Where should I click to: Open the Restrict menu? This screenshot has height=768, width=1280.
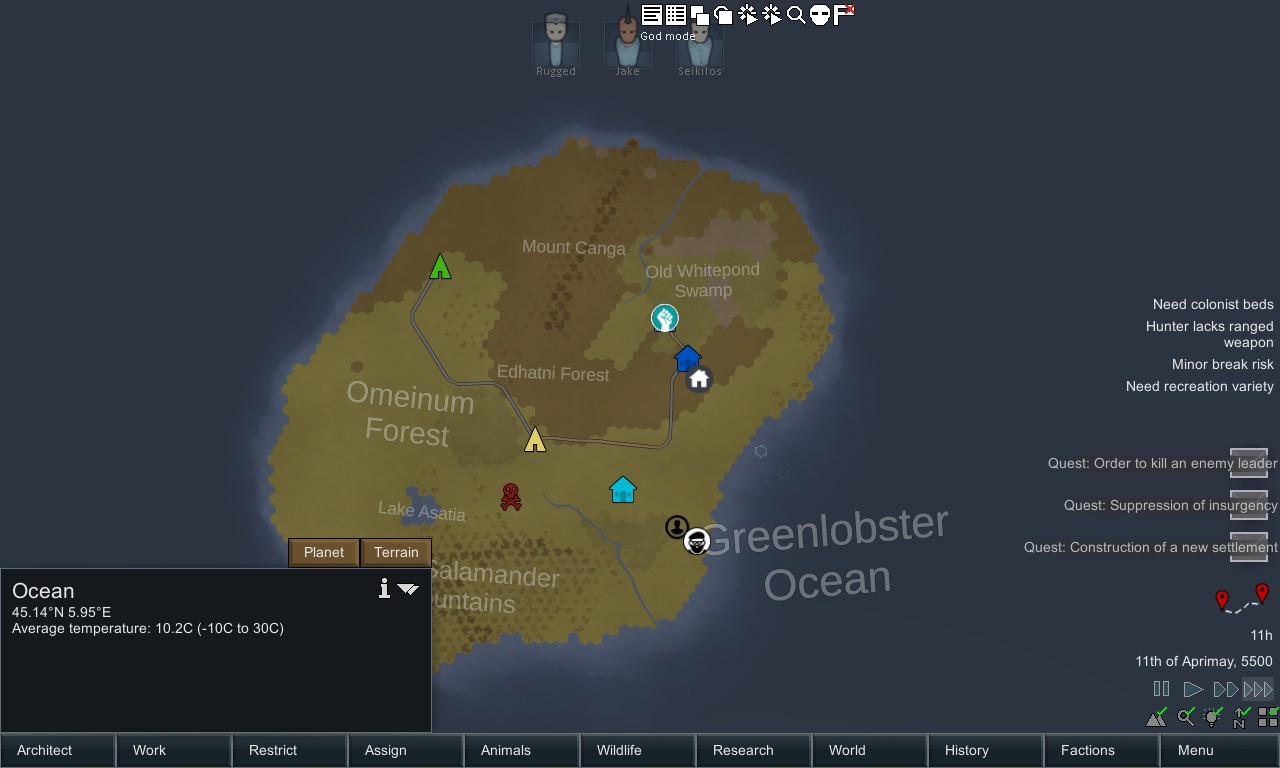click(290, 750)
